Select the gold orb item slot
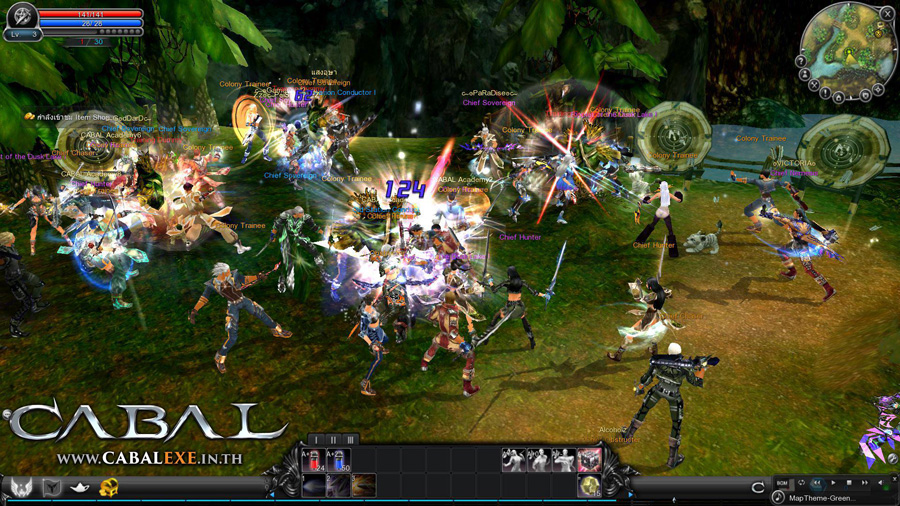900x506 pixels. (590, 486)
